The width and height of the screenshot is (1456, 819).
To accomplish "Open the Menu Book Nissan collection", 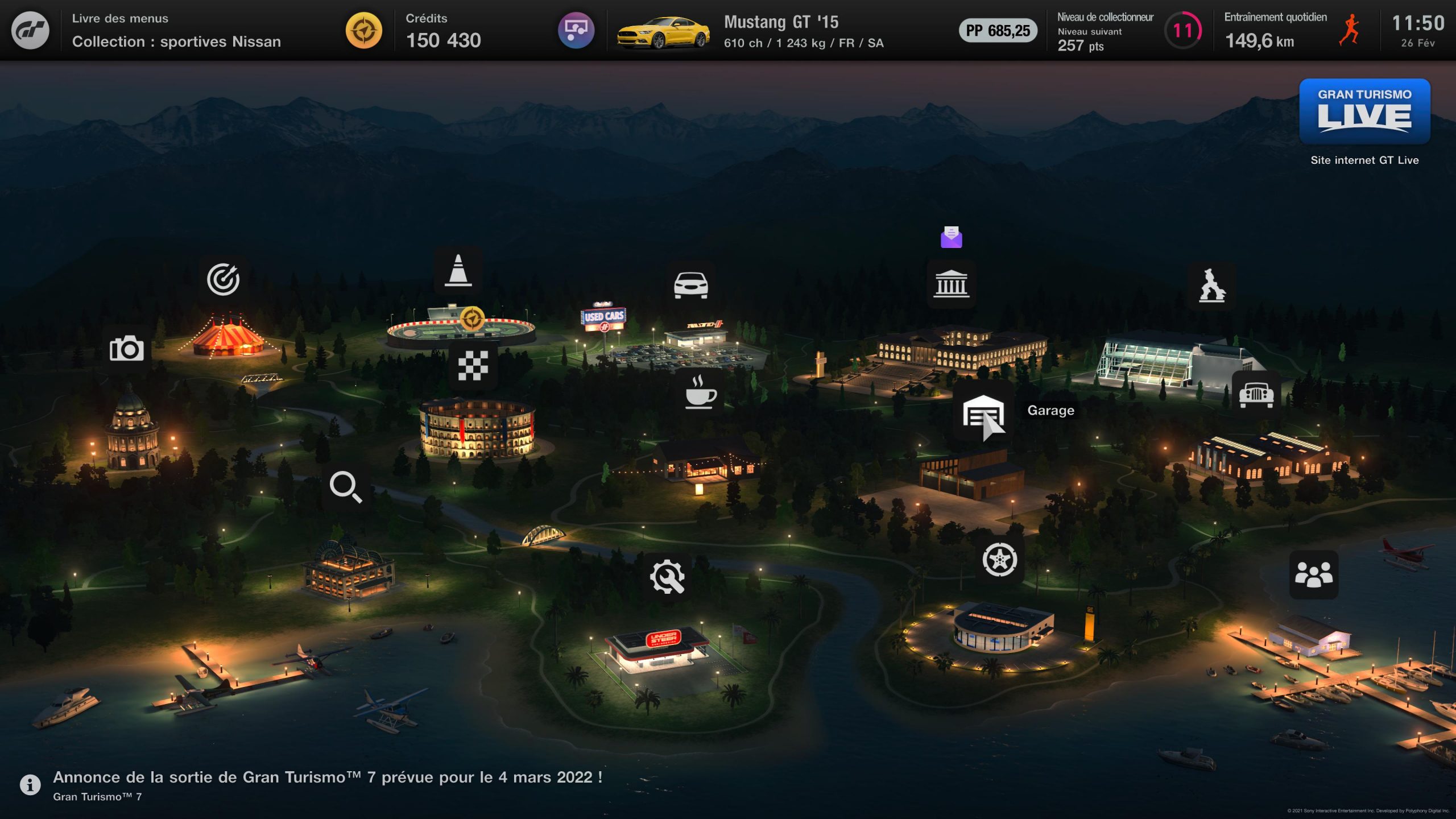I will [176, 31].
